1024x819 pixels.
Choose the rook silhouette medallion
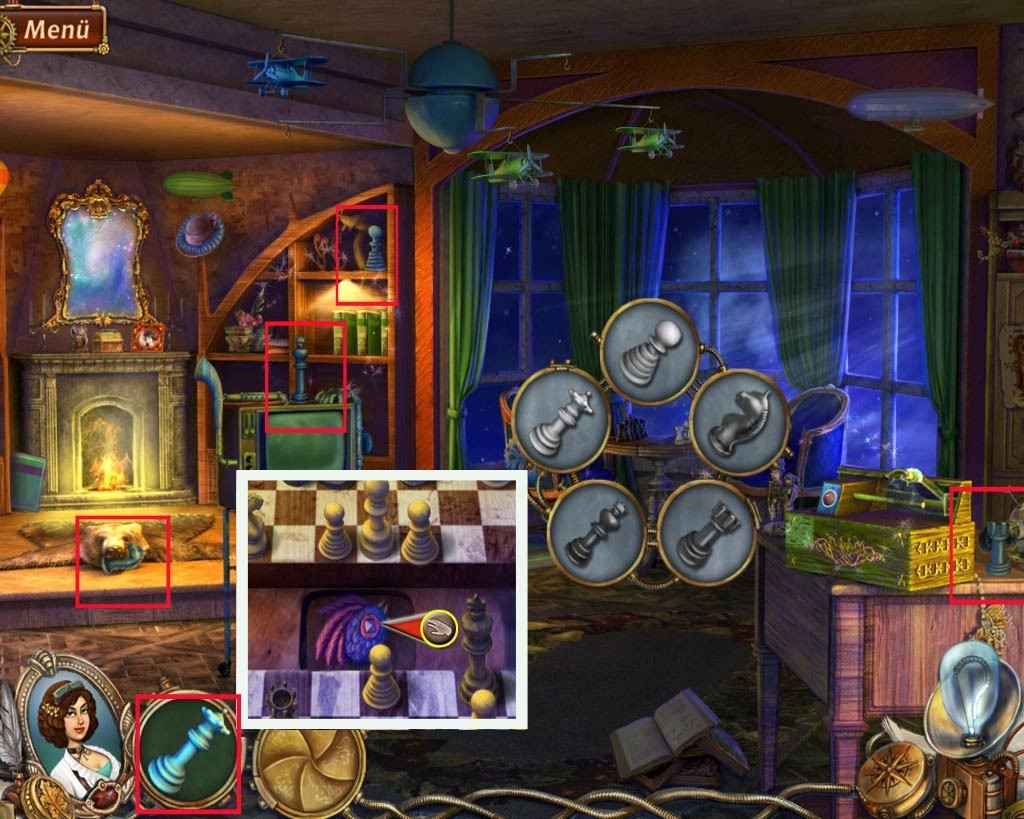pos(705,532)
